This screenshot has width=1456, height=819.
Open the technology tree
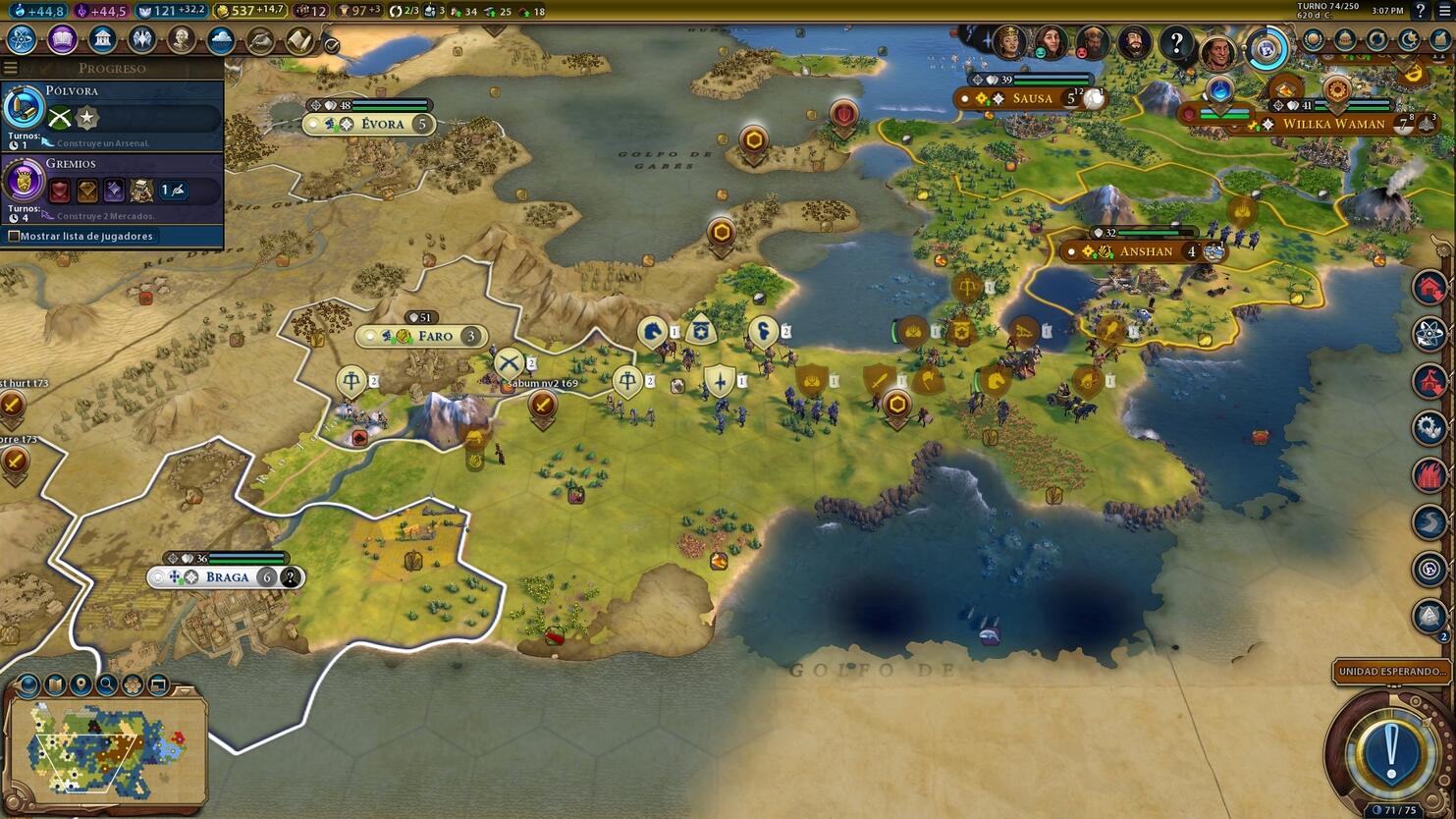click(x=23, y=39)
